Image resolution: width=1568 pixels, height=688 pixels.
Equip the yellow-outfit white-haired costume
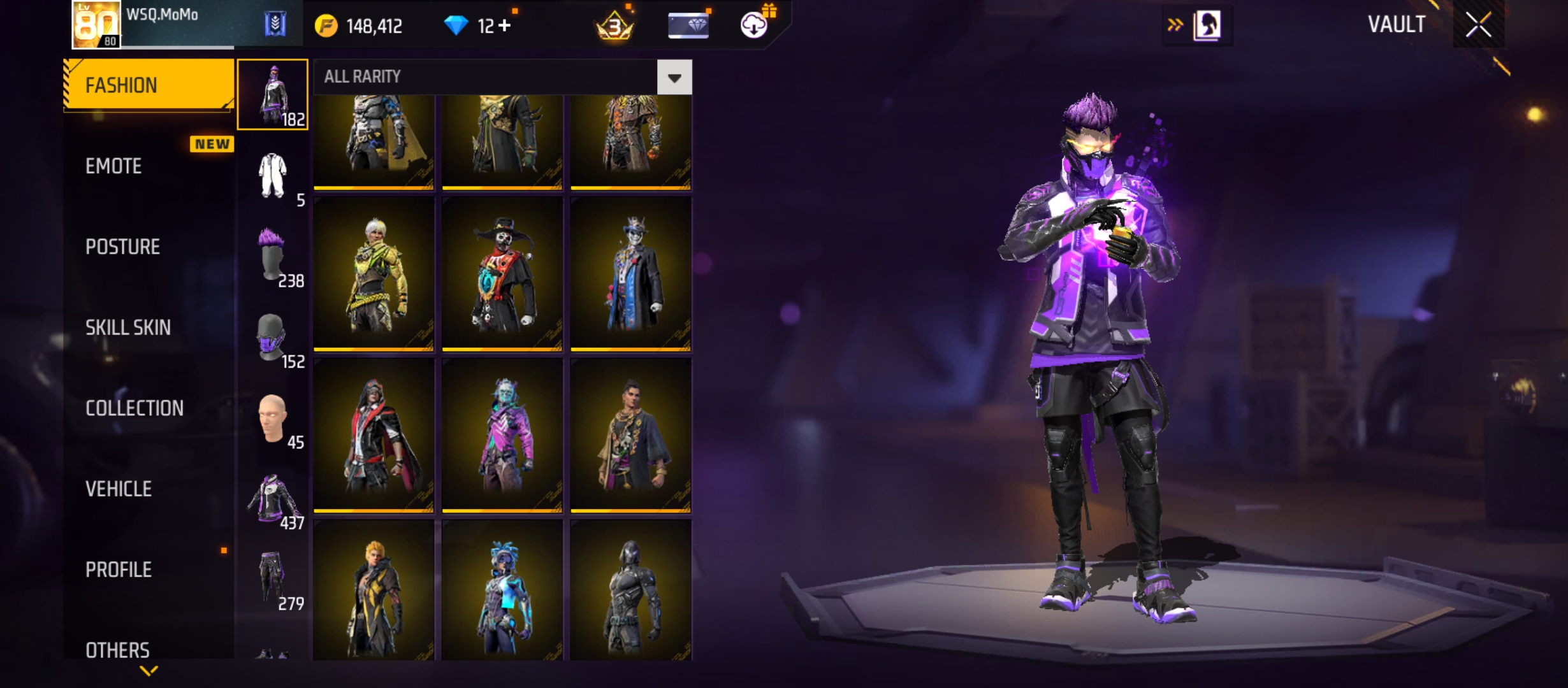(x=374, y=274)
